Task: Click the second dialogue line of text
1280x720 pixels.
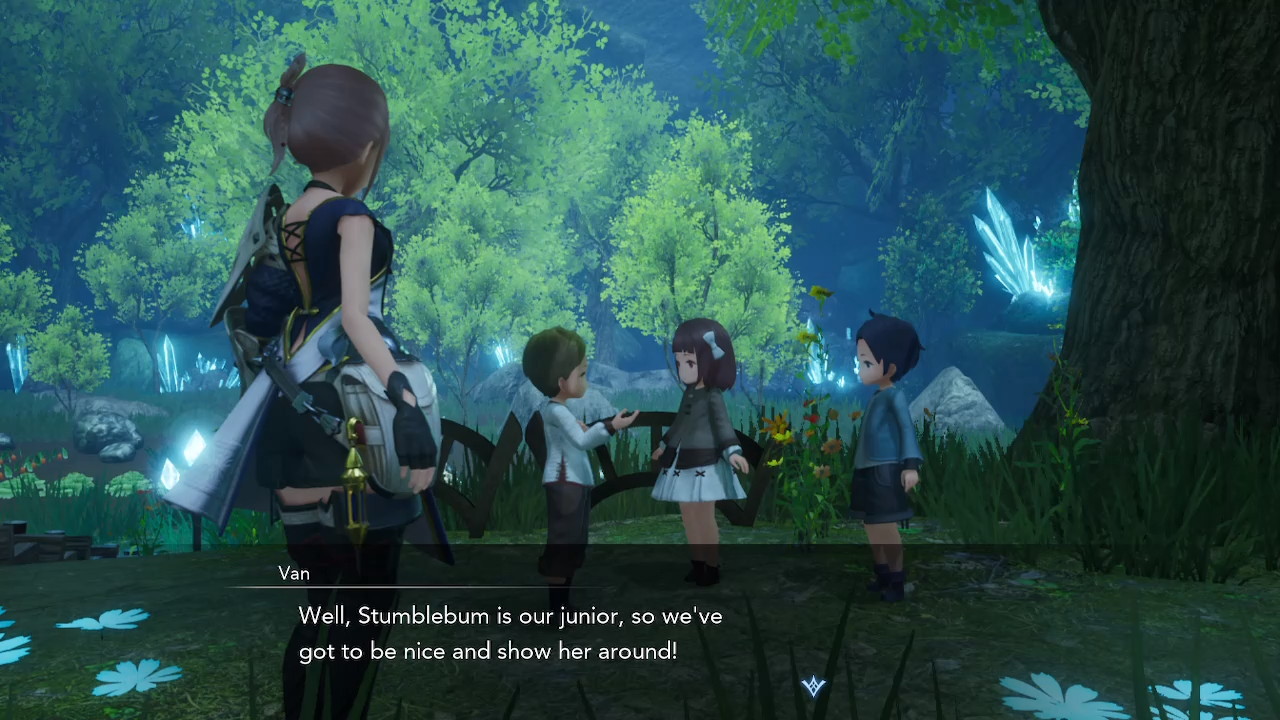Action: pos(488,651)
